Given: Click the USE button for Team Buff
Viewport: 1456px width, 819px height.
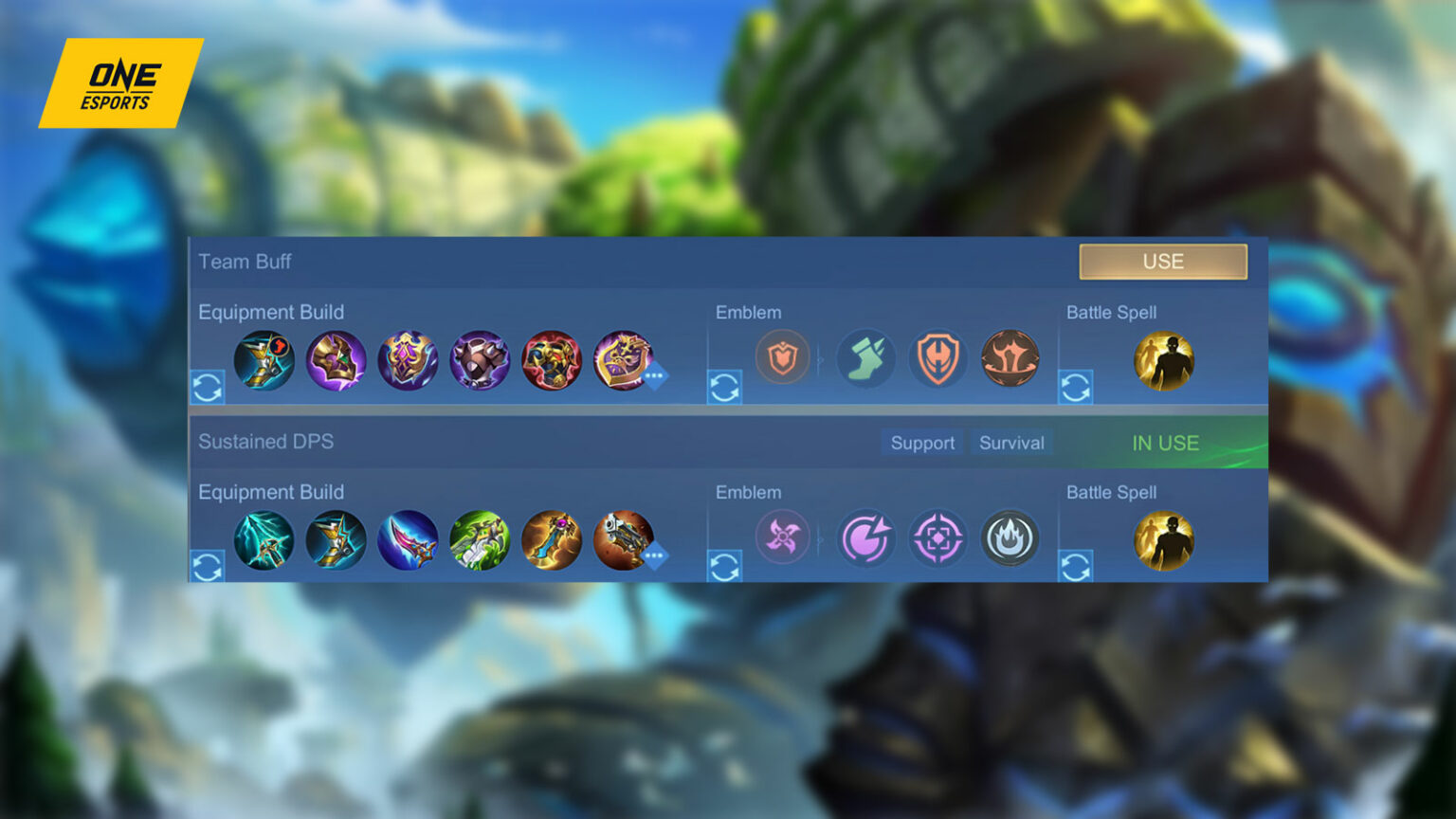Looking at the screenshot, I should coord(1163,262).
